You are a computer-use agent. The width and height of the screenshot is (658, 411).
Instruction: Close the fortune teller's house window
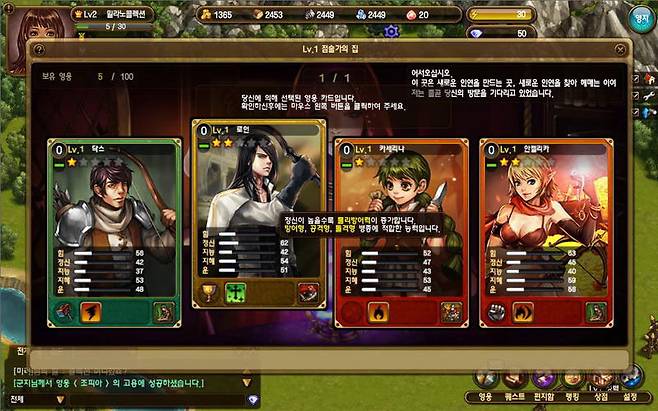(622, 49)
